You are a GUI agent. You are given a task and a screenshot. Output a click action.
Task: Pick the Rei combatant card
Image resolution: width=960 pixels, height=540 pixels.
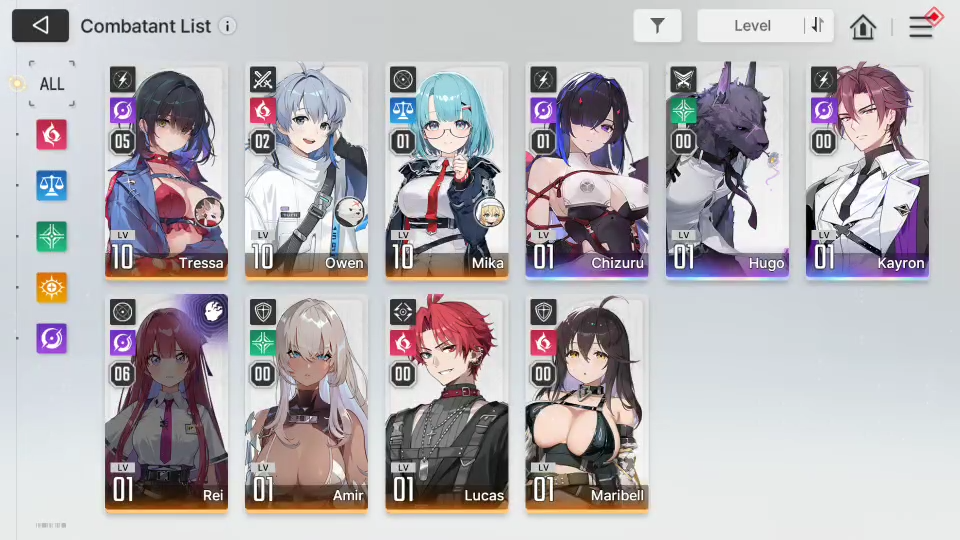[x=166, y=402]
